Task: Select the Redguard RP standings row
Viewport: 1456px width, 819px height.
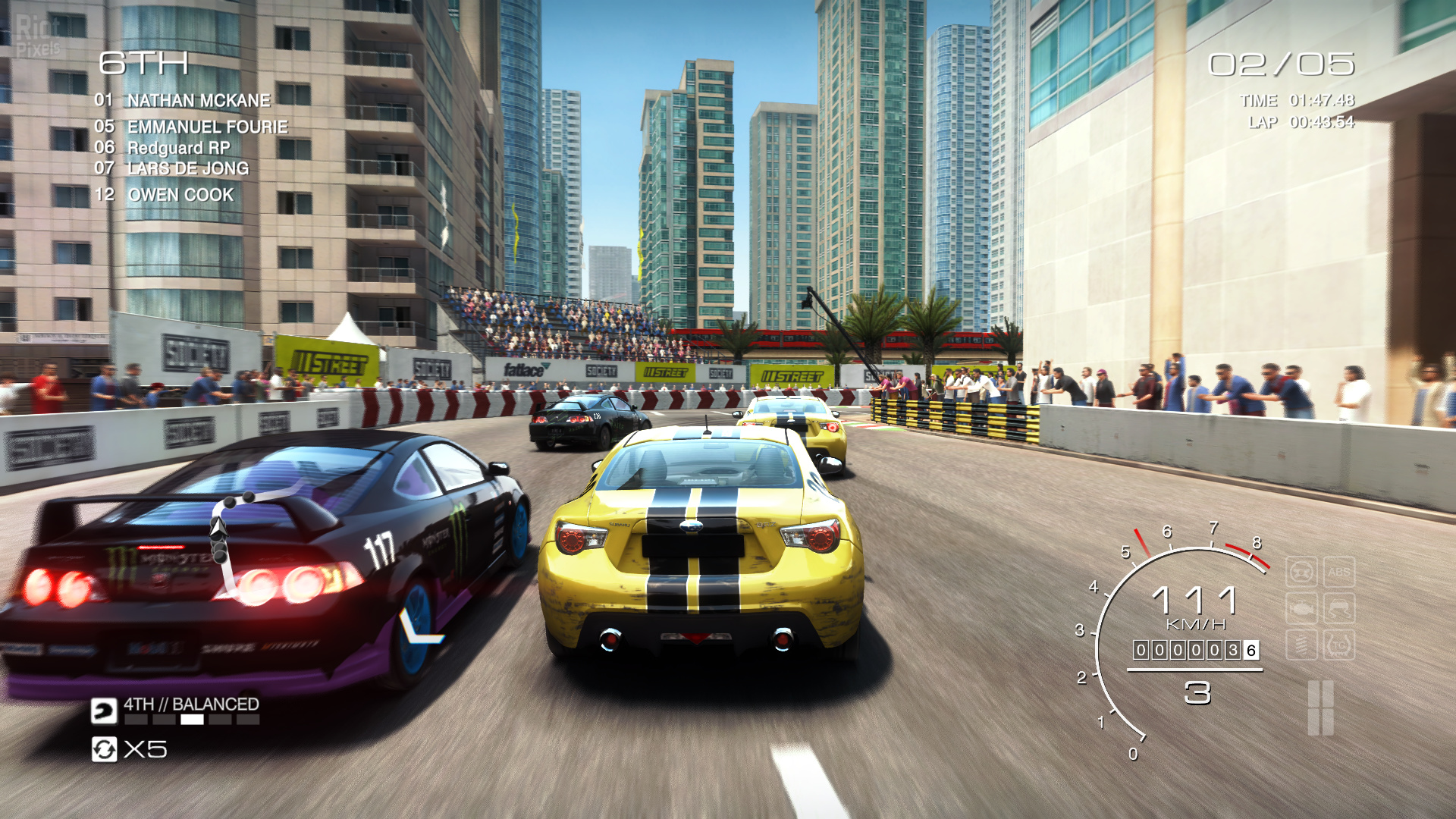Action: (x=178, y=148)
